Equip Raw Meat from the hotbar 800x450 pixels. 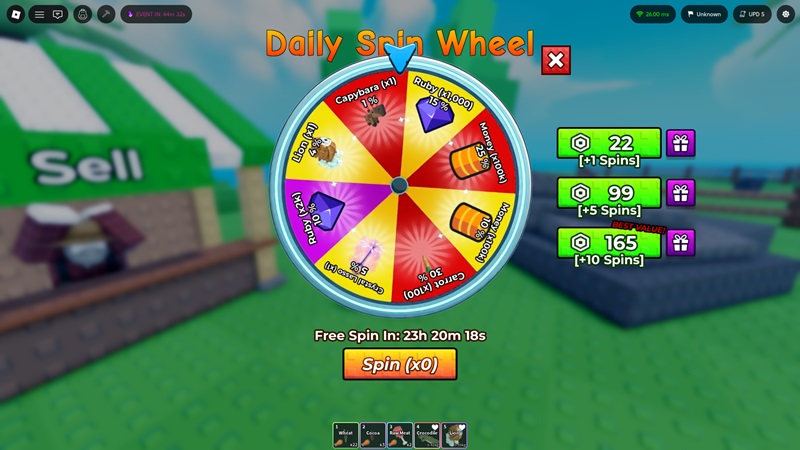tap(400, 434)
